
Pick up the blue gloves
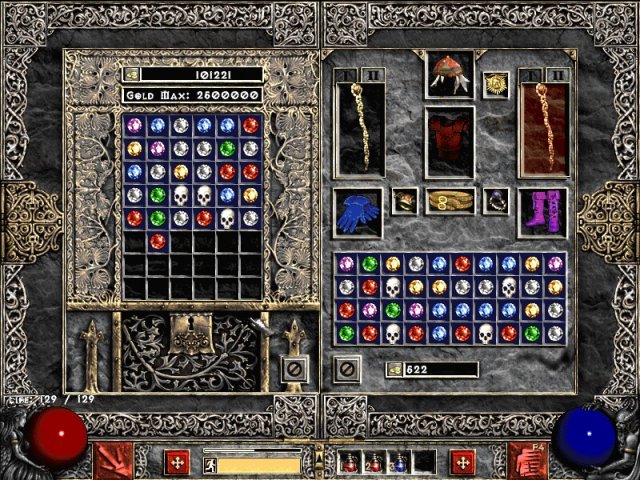click(x=357, y=213)
